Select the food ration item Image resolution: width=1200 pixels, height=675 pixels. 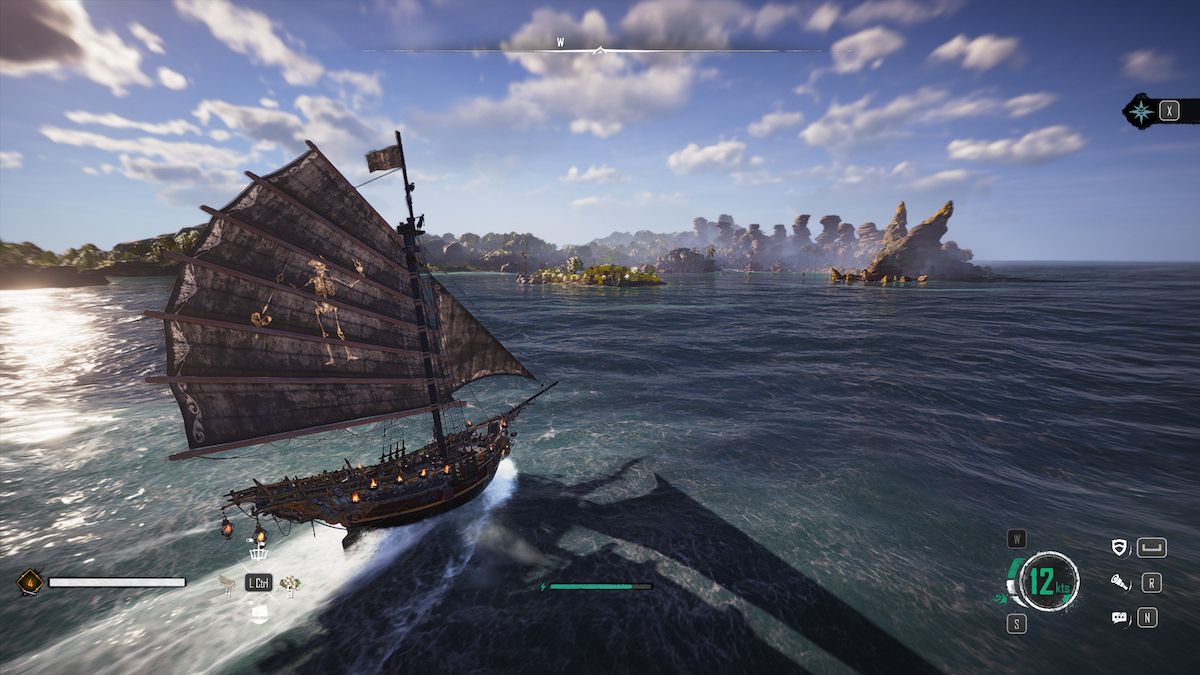[x=291, y=583]
